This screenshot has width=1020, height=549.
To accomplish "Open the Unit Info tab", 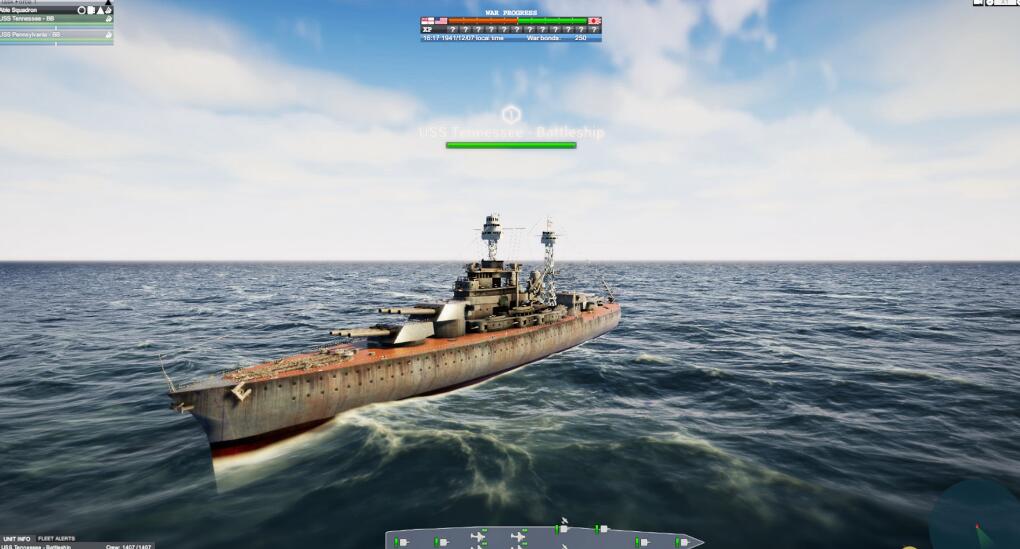I will tap(17, 538).
